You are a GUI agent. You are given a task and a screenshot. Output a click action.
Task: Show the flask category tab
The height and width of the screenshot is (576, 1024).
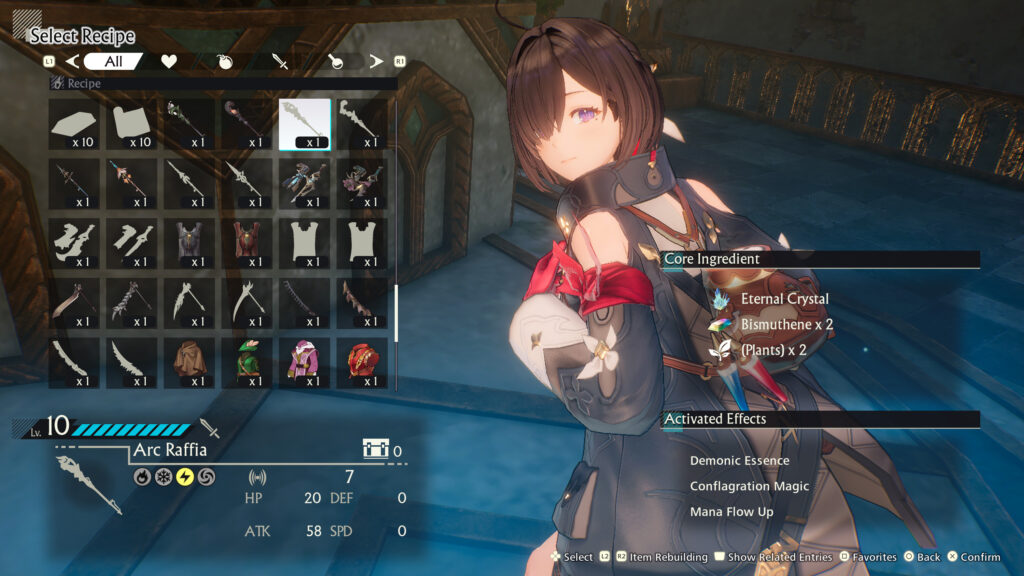coord(336,62)
